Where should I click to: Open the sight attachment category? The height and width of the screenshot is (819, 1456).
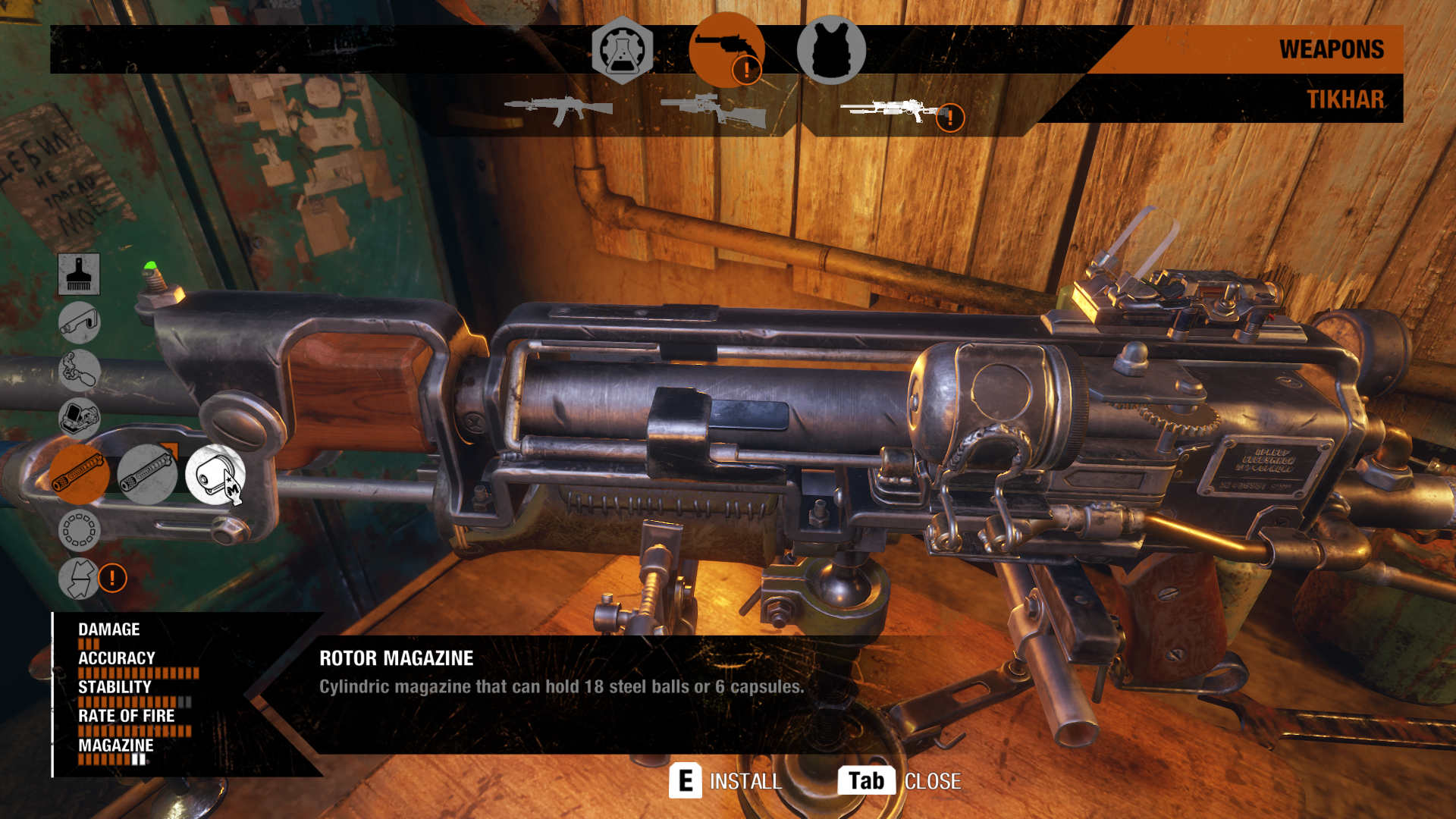point(79,418)
